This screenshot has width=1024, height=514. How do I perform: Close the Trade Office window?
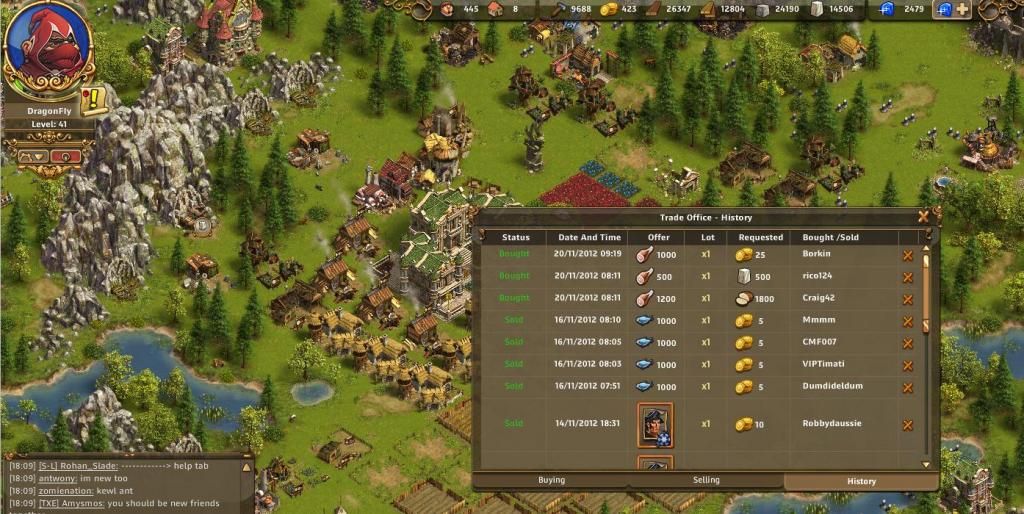(923, 215)
